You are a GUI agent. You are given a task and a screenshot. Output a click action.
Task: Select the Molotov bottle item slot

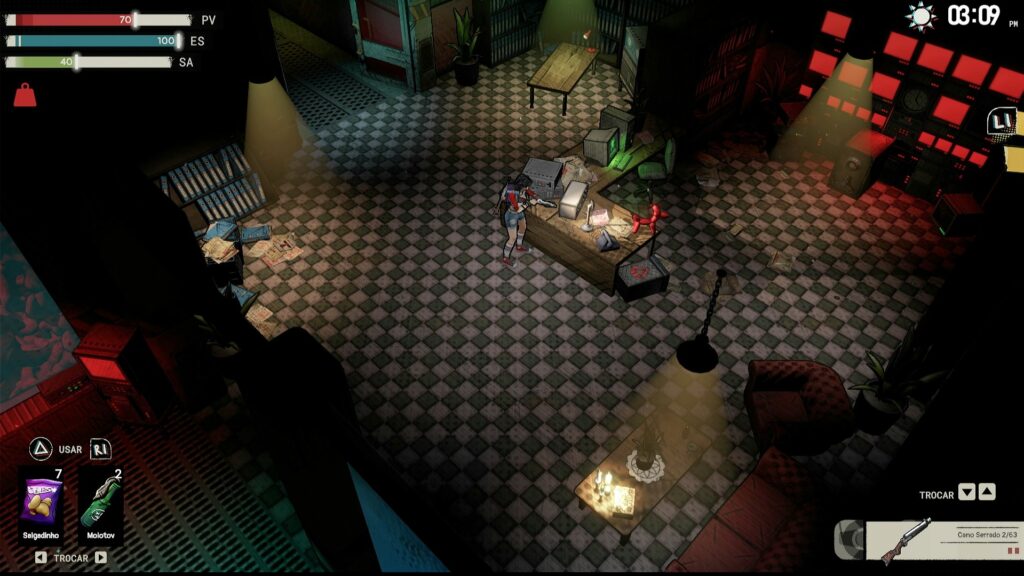tap(100, 501)
